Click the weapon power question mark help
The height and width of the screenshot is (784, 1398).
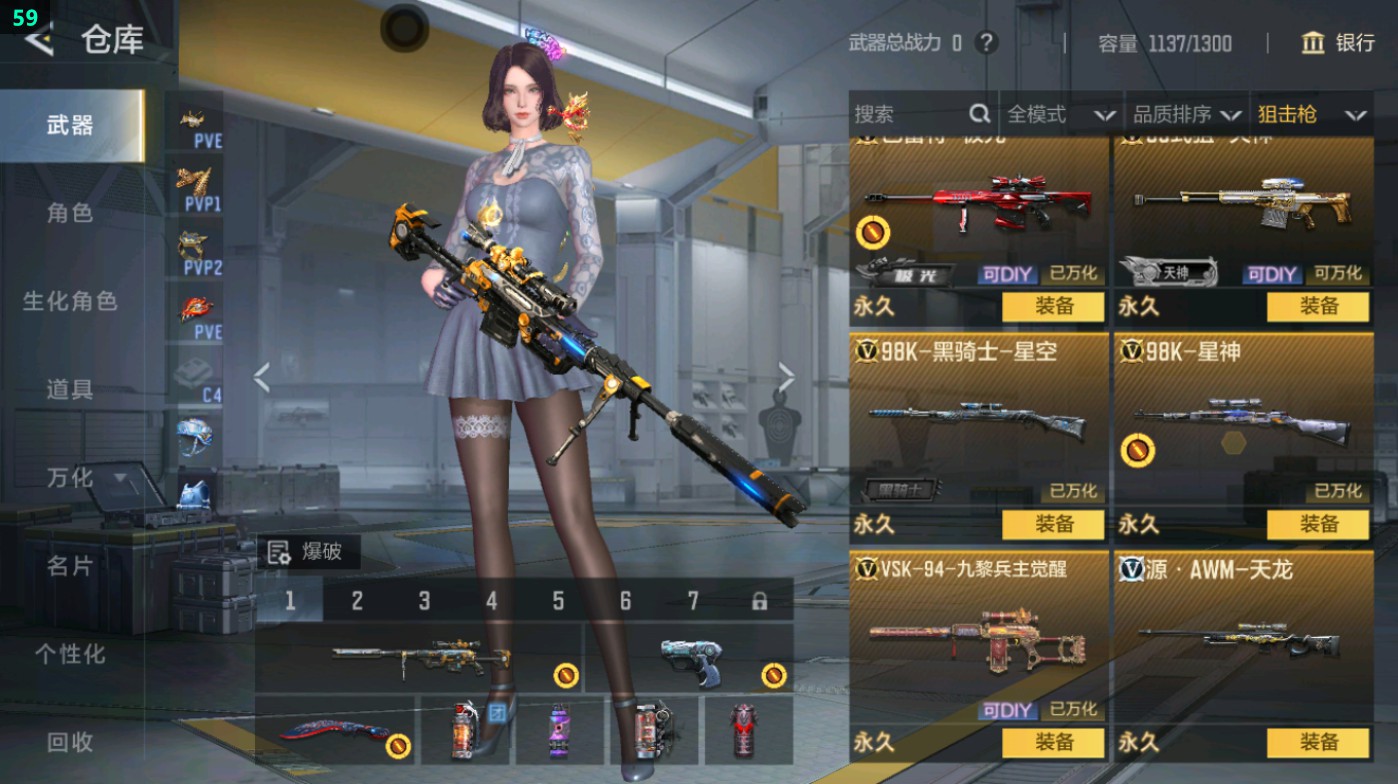[x=987, y=43]
